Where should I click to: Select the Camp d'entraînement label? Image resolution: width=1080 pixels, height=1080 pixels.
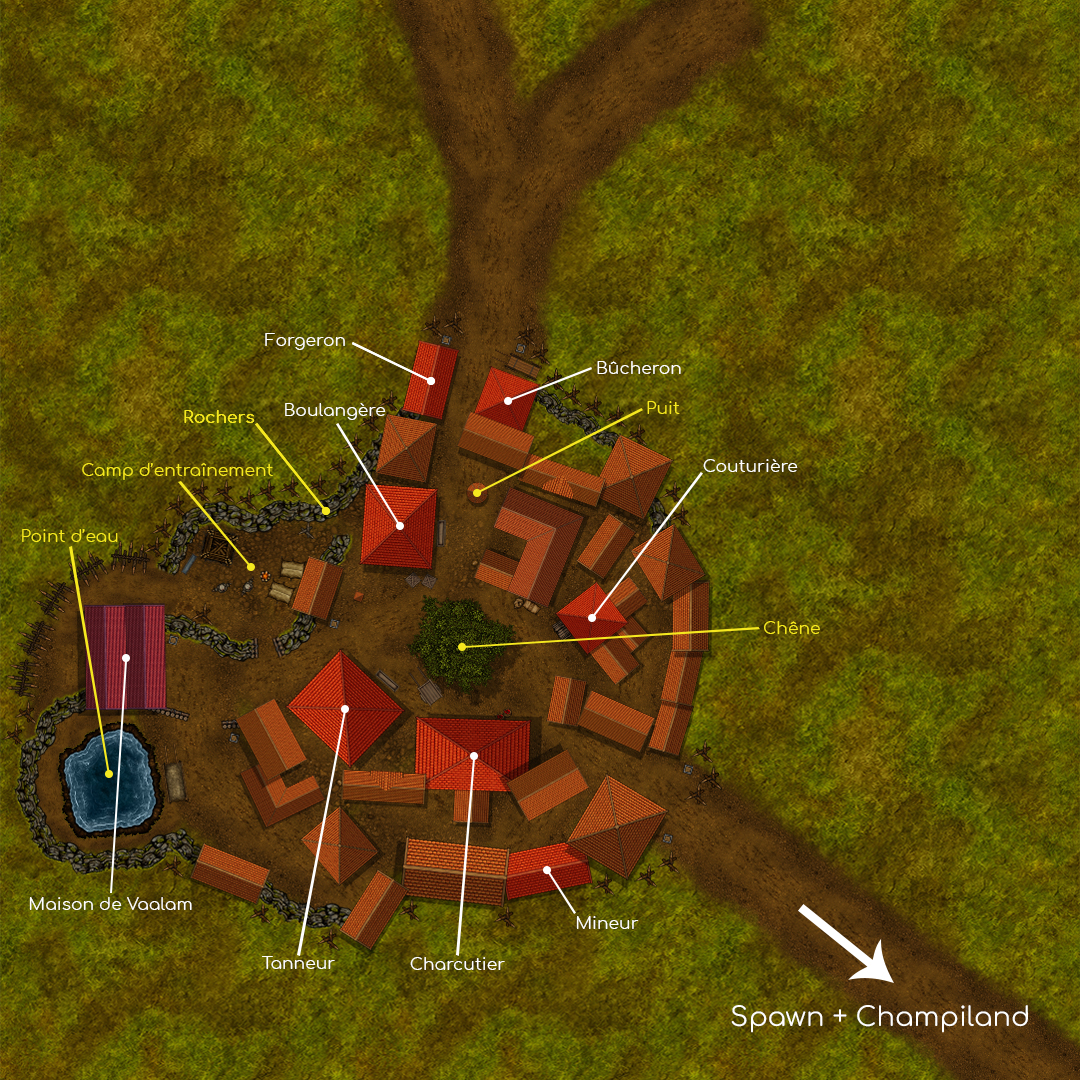click(x=177, y=470)
